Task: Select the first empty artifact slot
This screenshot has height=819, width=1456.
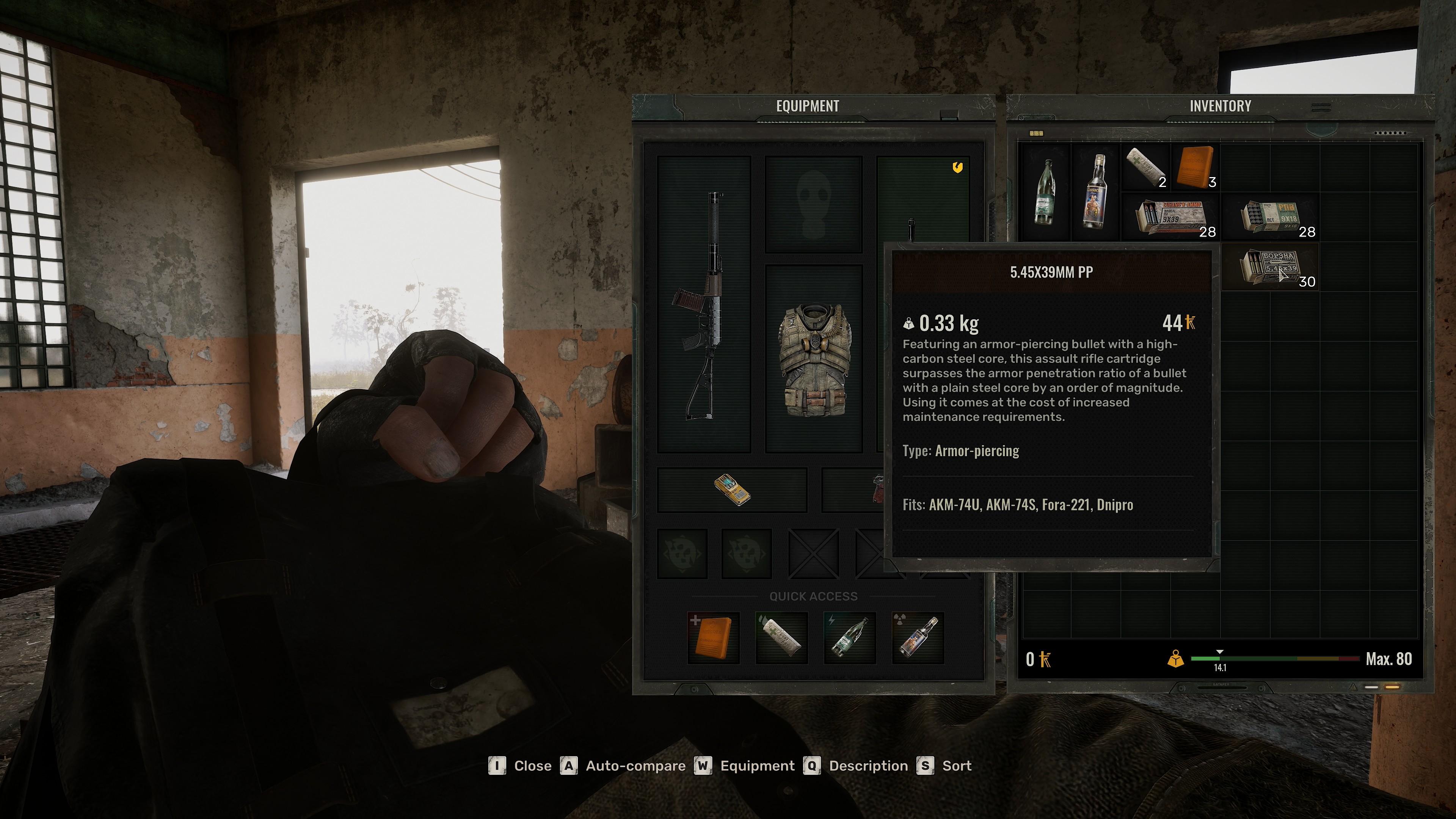Action: pyautogui.click(x=682, y=554)
